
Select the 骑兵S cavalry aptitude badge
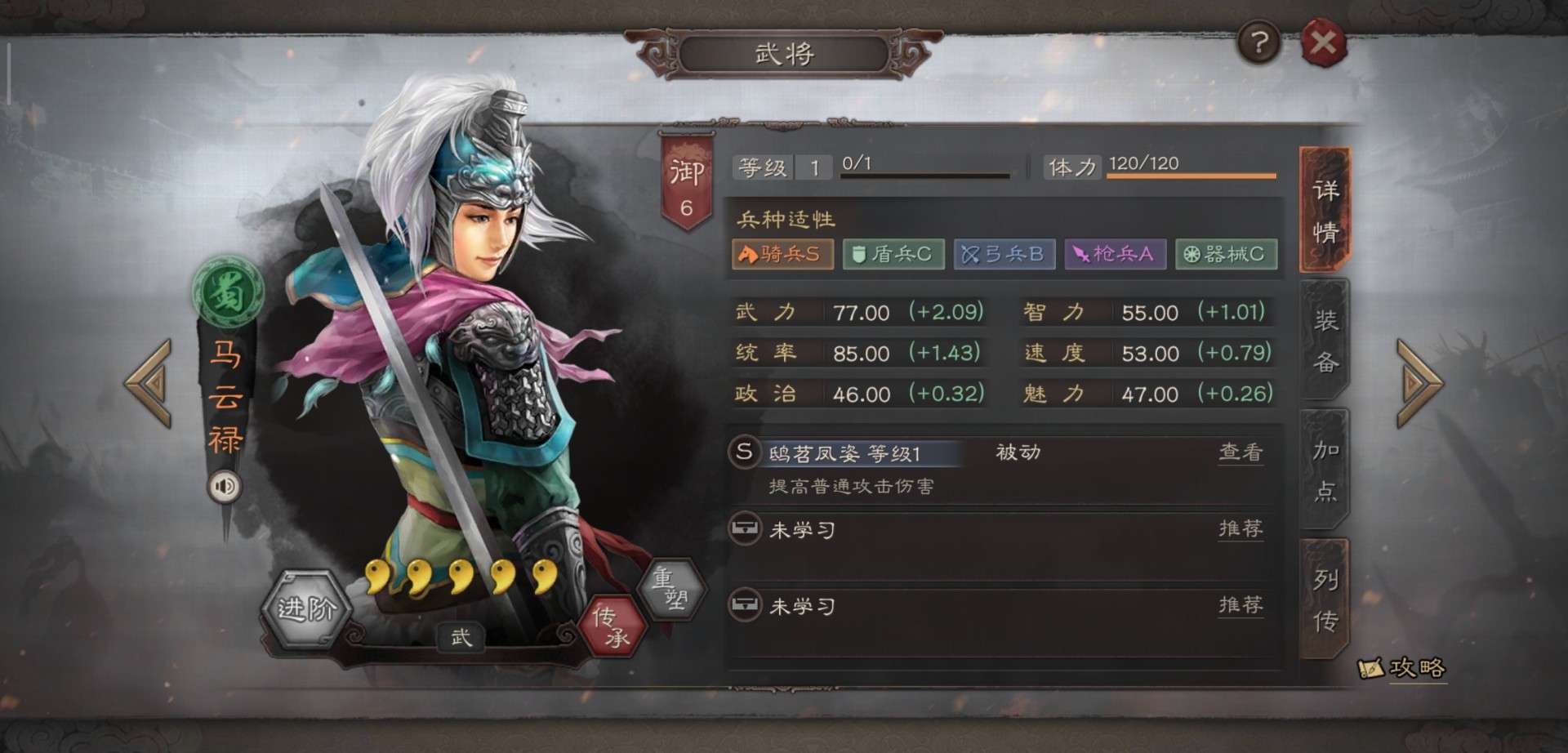coord(782,254)
